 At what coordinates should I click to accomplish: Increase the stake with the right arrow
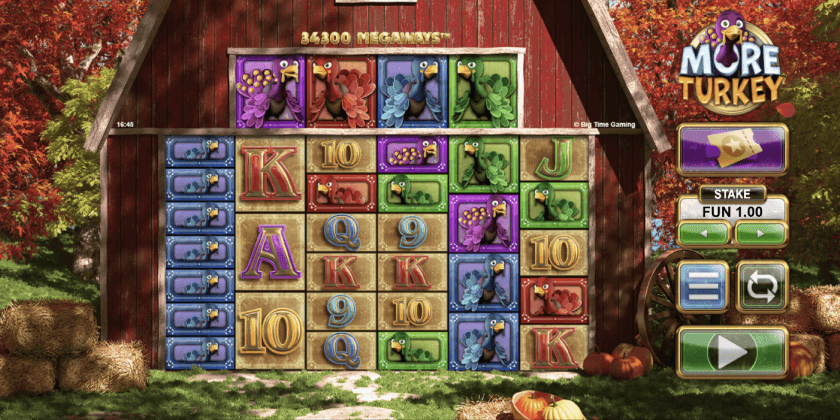[x=761, y=234]
